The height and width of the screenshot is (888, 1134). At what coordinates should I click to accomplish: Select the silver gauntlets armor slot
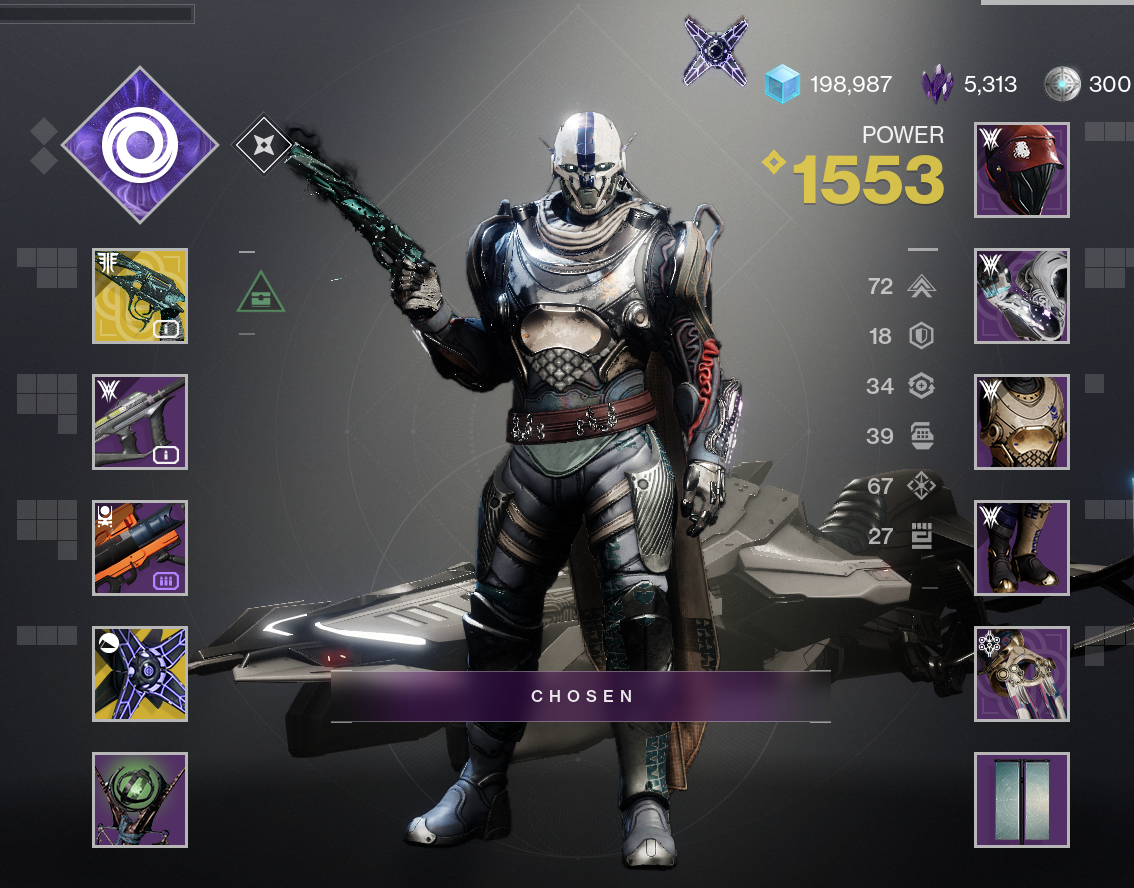[x=1022, y=296]
